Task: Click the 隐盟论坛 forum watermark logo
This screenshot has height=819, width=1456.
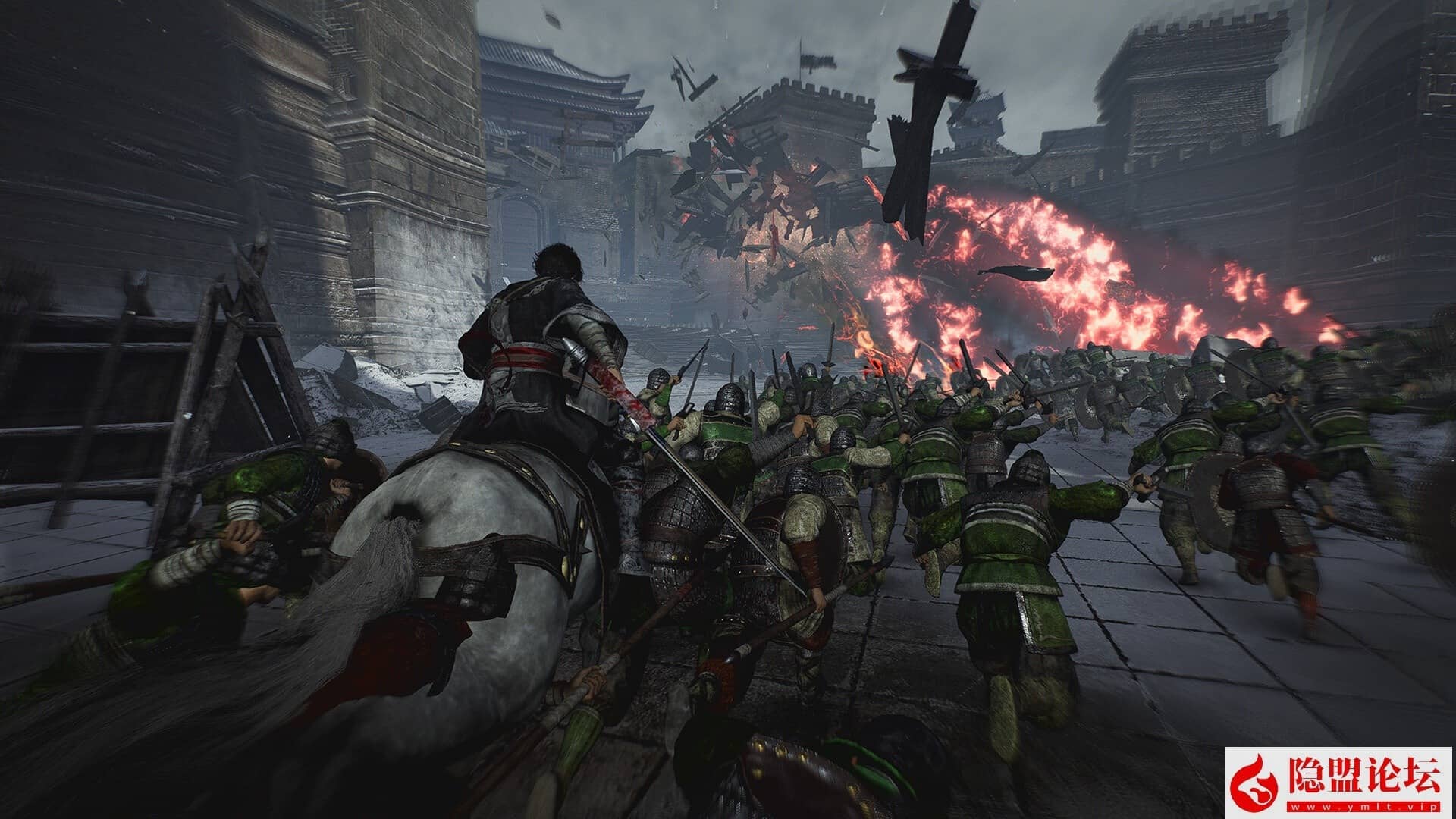Action: (x=1339, y=783)
